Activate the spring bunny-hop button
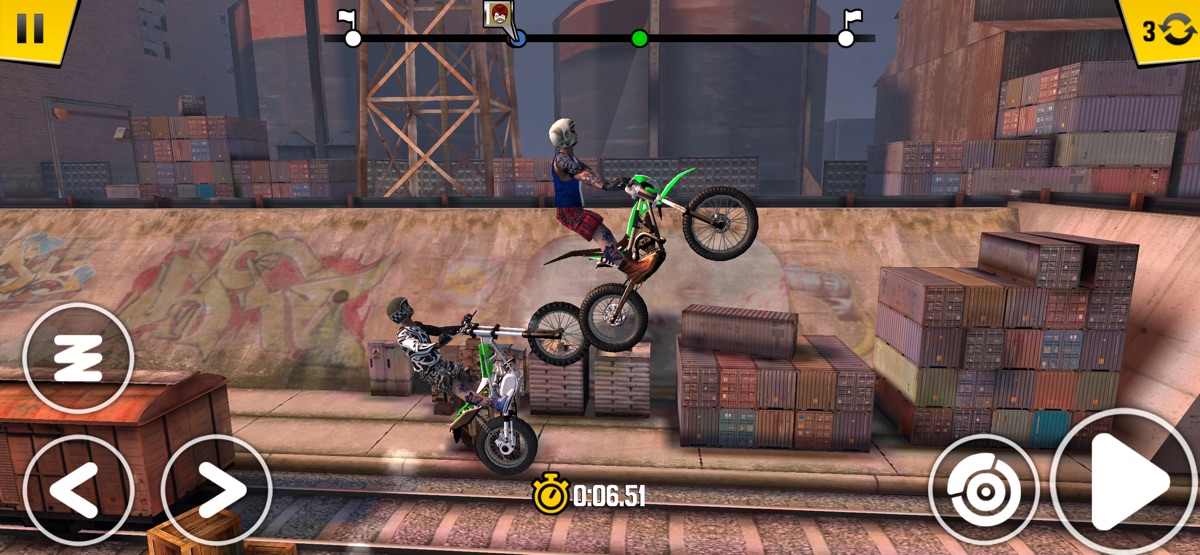 click(x=77, y=357)
